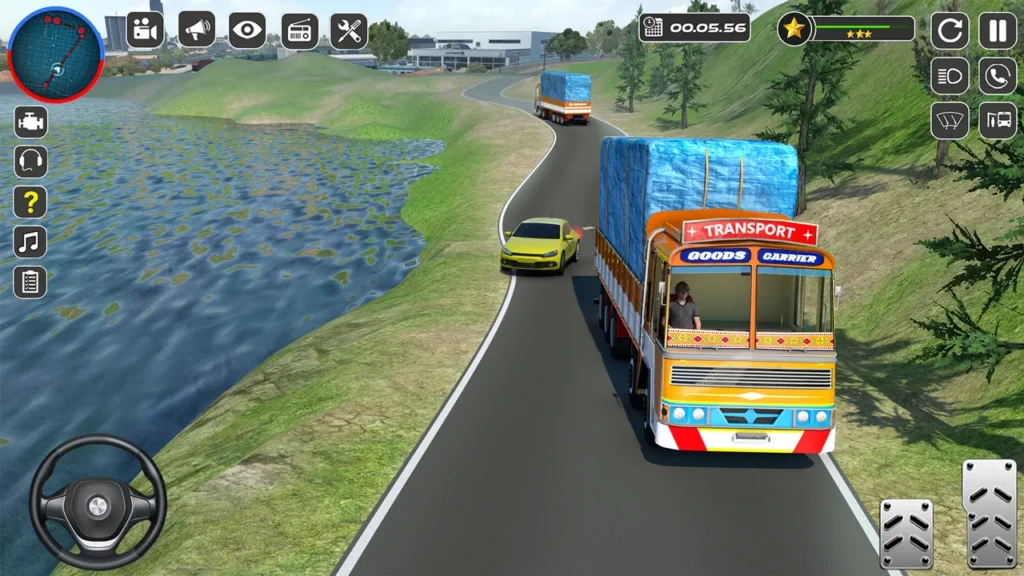
Task: Tap the phone call button
Action: pyautogui.click(x=997, y=76)
